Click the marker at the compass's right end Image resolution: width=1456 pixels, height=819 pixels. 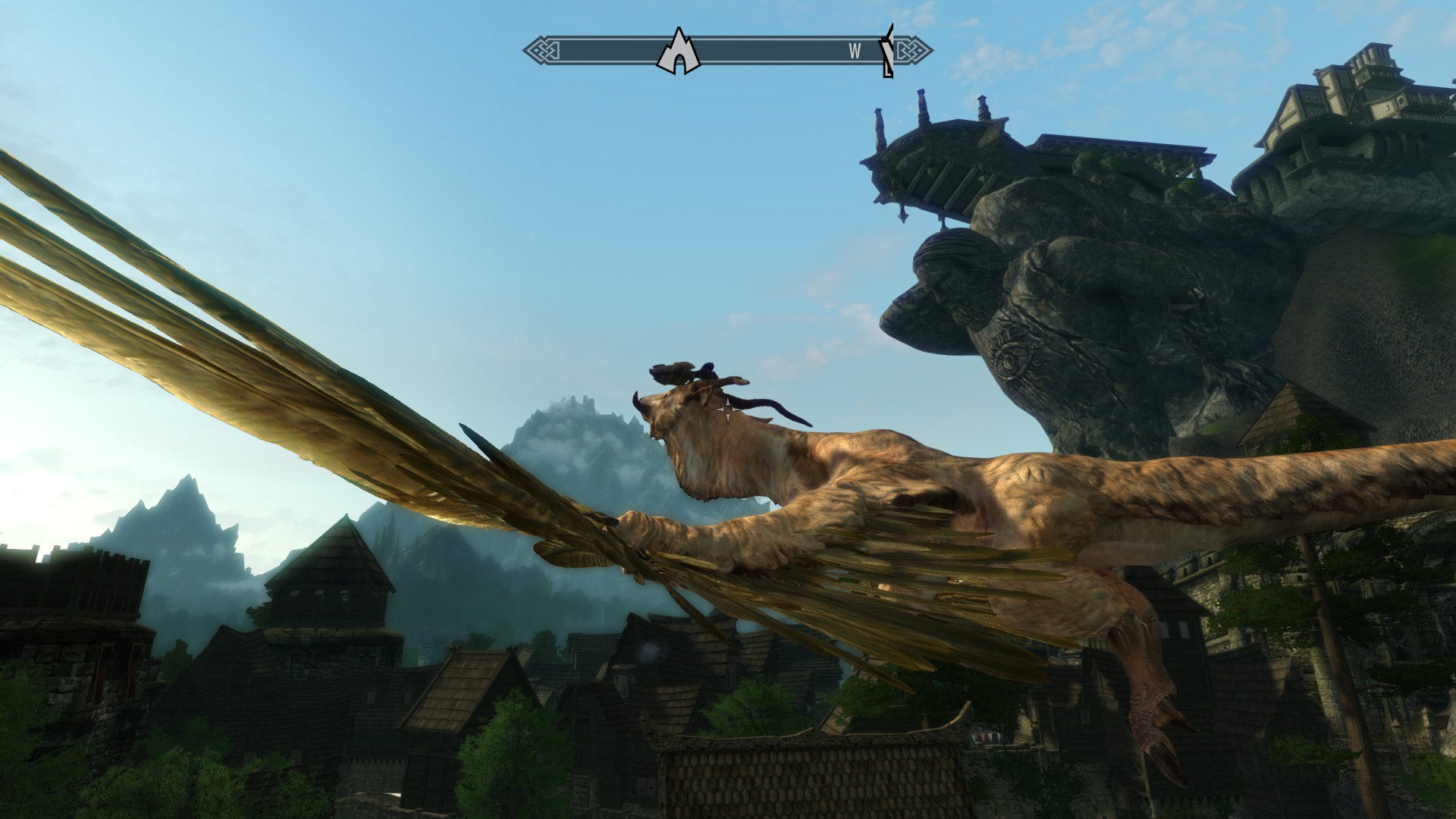(886, 51)
